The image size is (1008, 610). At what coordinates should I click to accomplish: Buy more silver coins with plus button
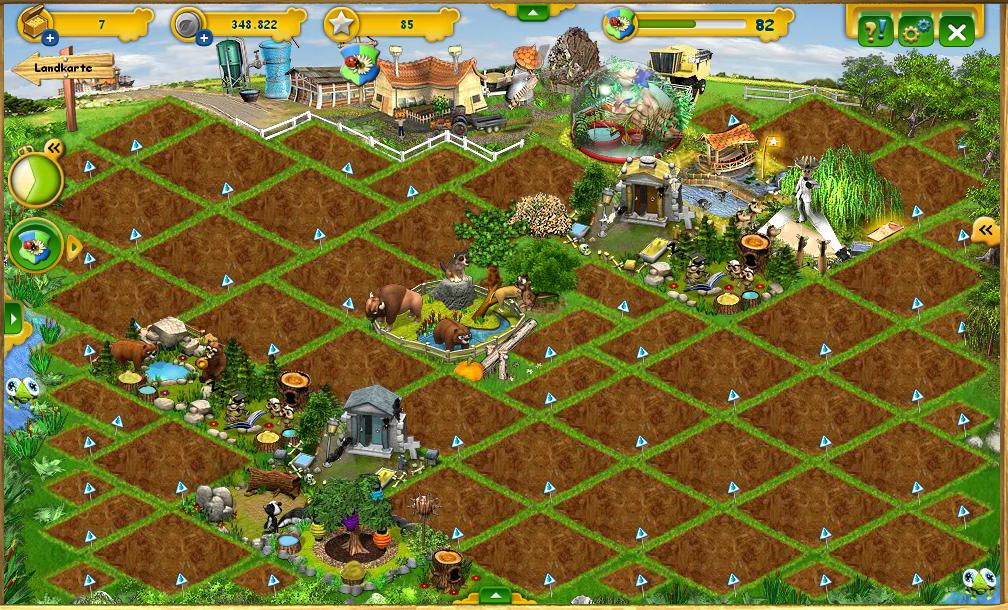tap(204, 39)
